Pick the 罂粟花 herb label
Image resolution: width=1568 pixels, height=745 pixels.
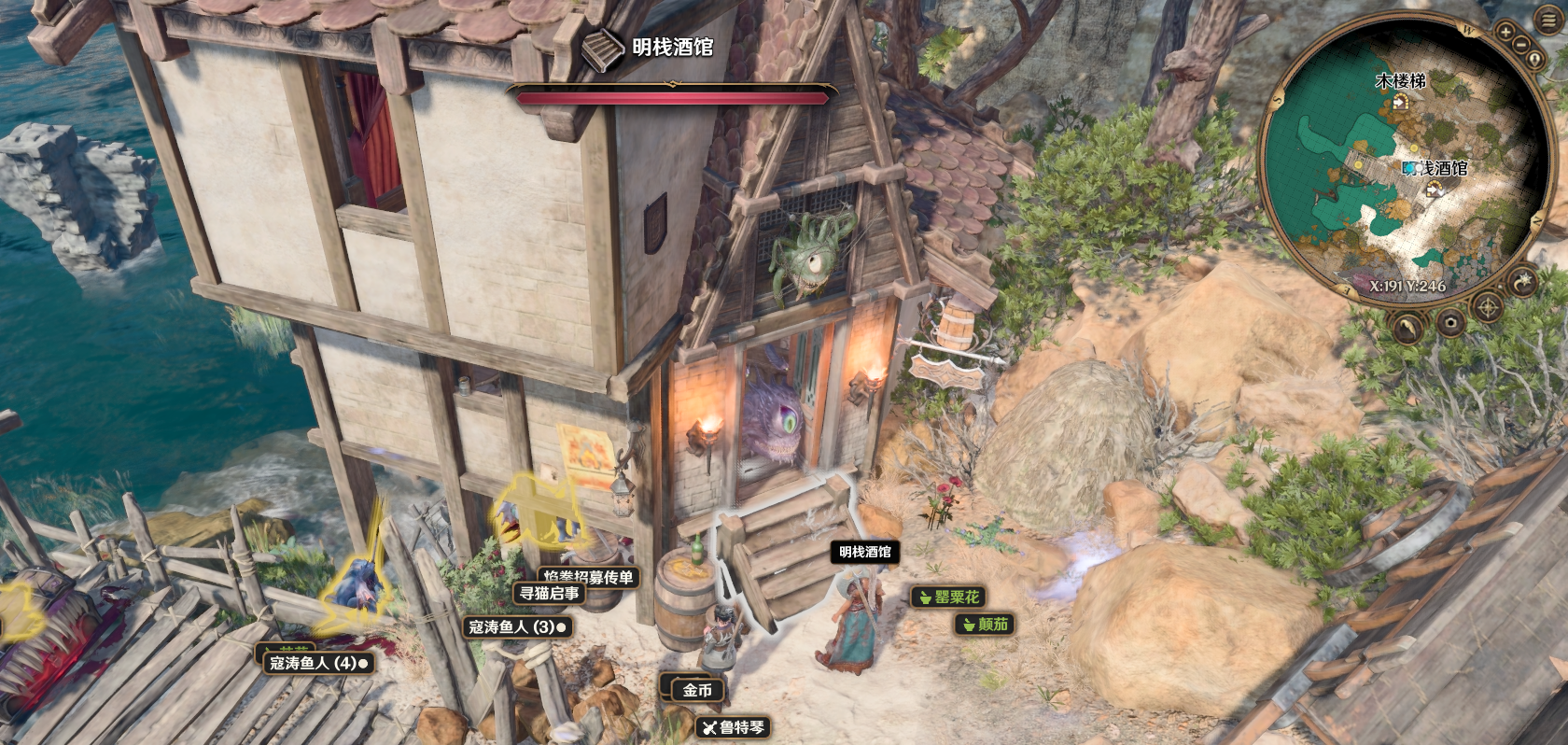(x=948, y=597)
